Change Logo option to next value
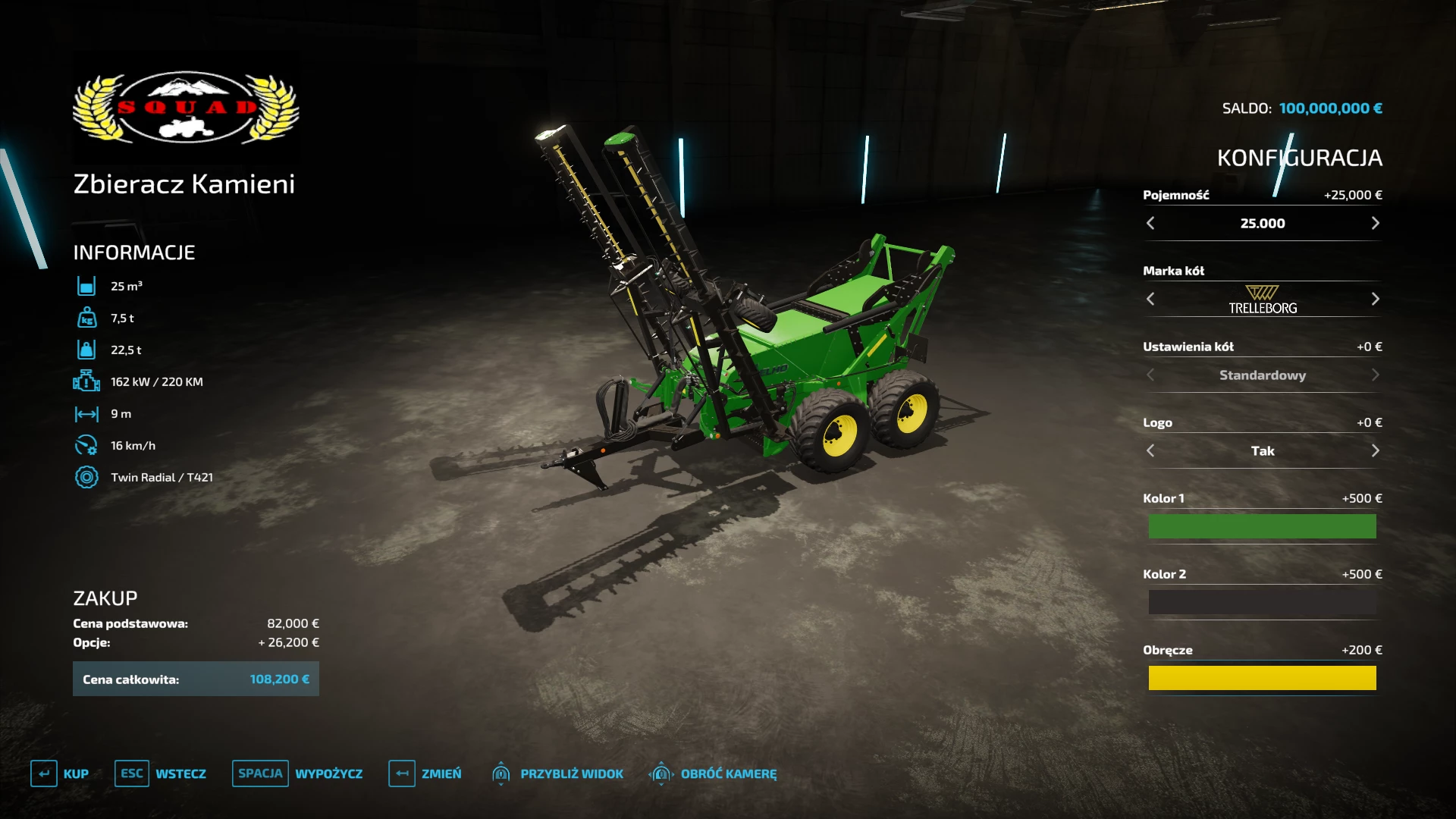The height and width of the screenshot is (819, 1456). click(x=1375, y=450)
